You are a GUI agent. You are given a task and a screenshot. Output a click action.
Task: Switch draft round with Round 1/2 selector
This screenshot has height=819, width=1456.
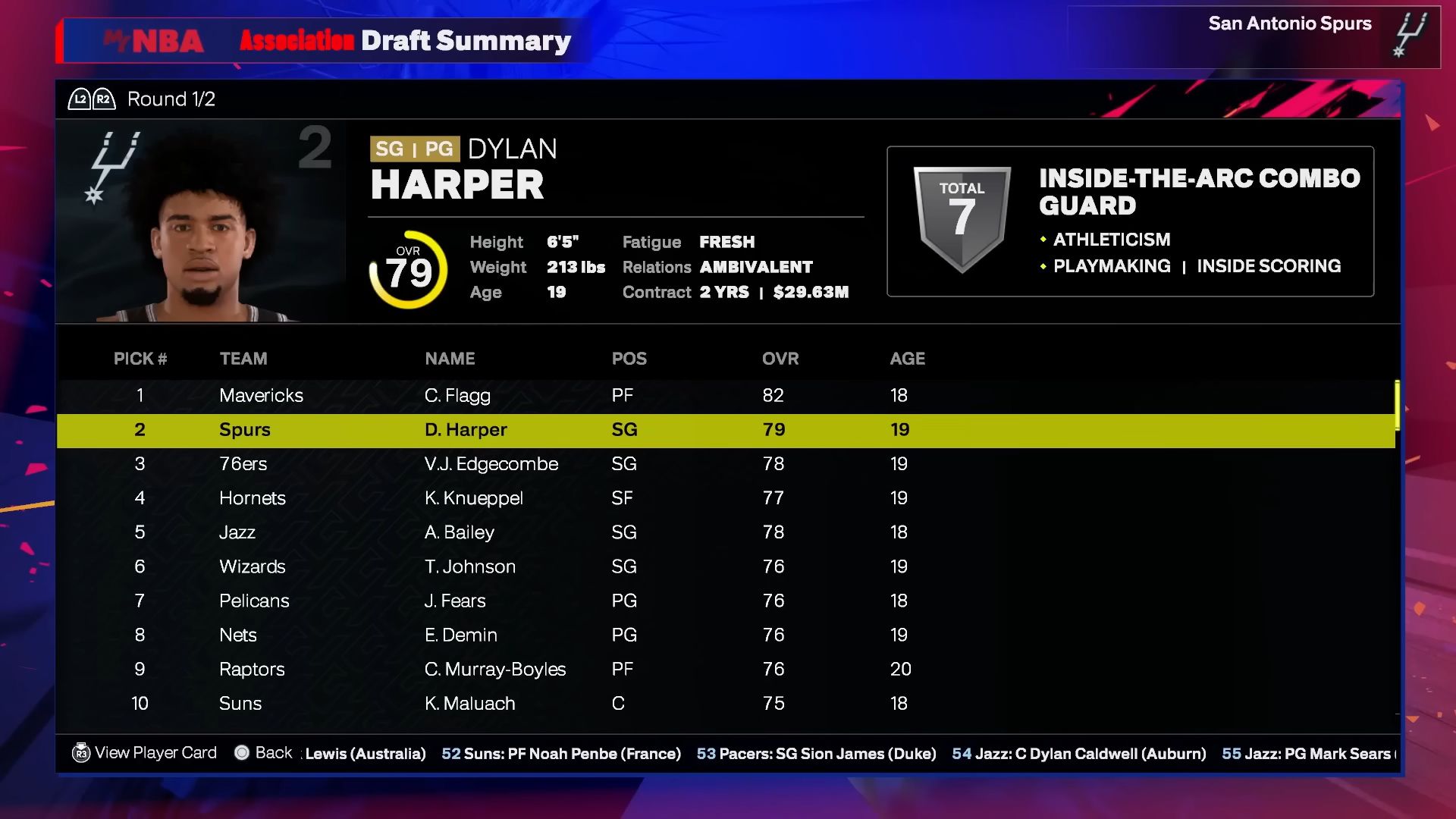(142, 99)
